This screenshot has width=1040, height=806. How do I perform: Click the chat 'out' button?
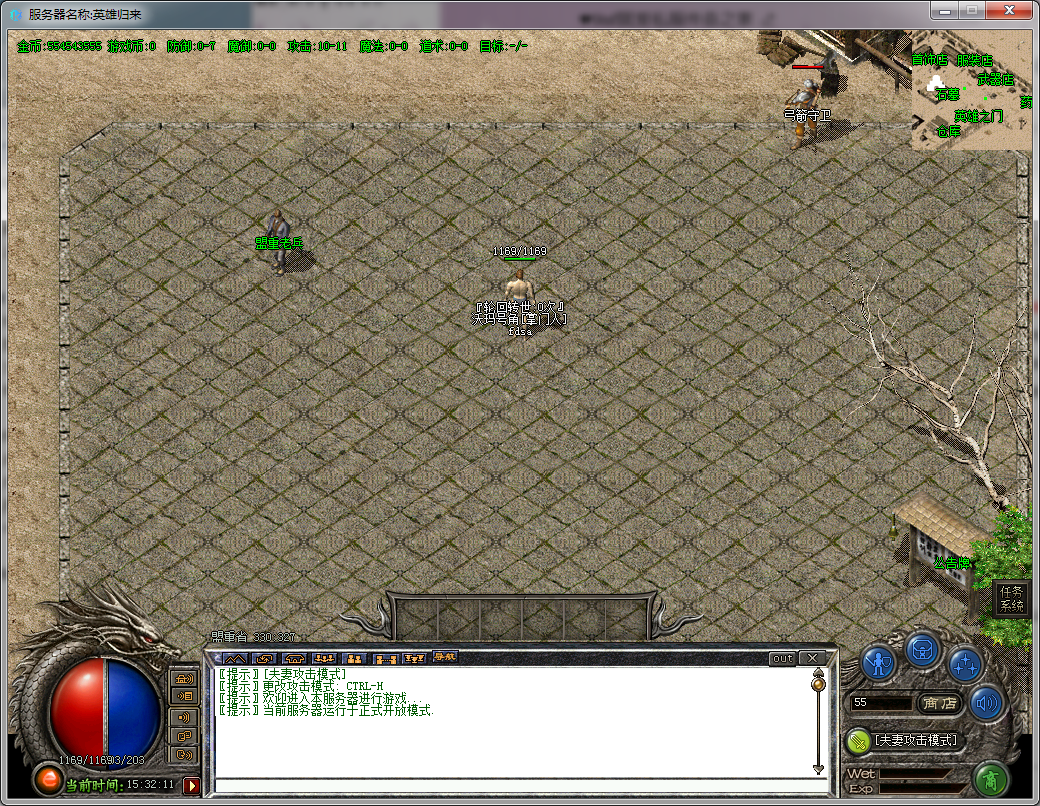tap(782, 658)
